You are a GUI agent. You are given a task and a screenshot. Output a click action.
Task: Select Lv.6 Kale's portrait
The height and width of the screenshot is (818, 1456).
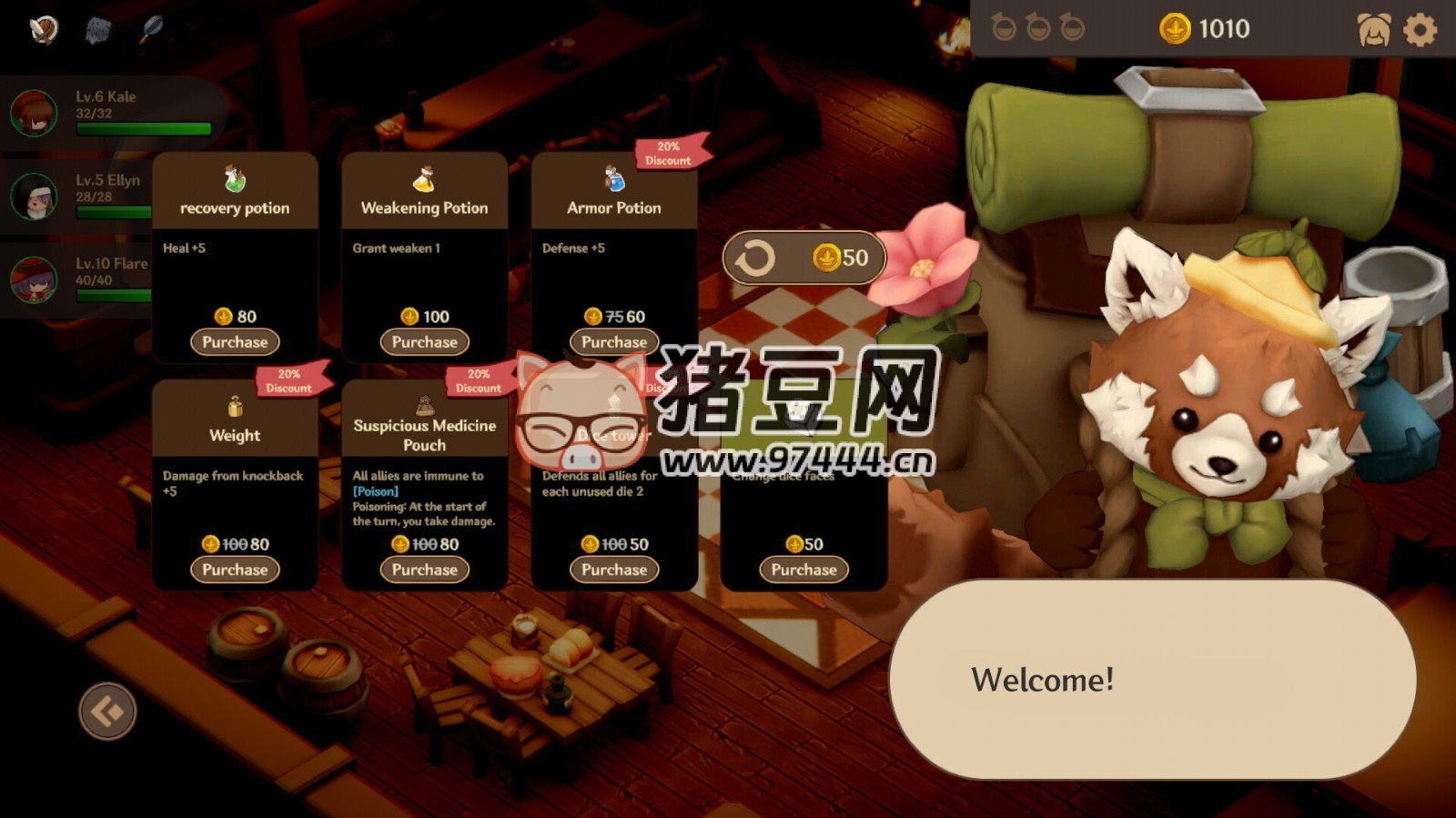33,111
